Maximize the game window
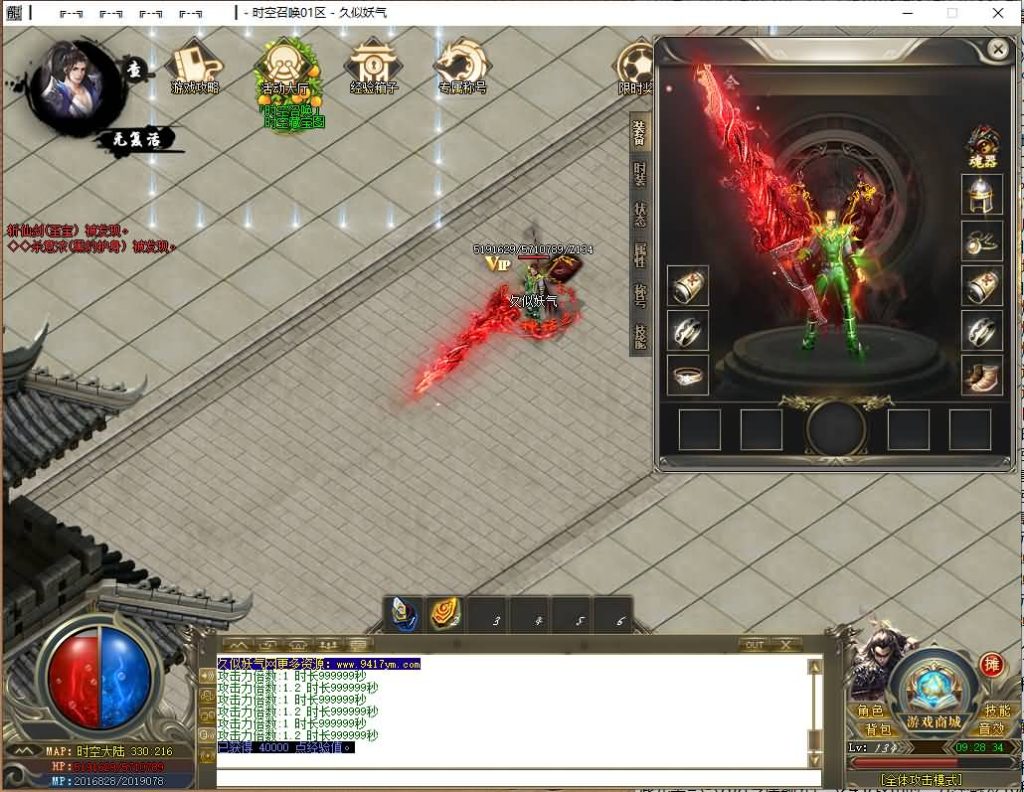The width and height of the screenshot is (1024, 792). (952, 13)
